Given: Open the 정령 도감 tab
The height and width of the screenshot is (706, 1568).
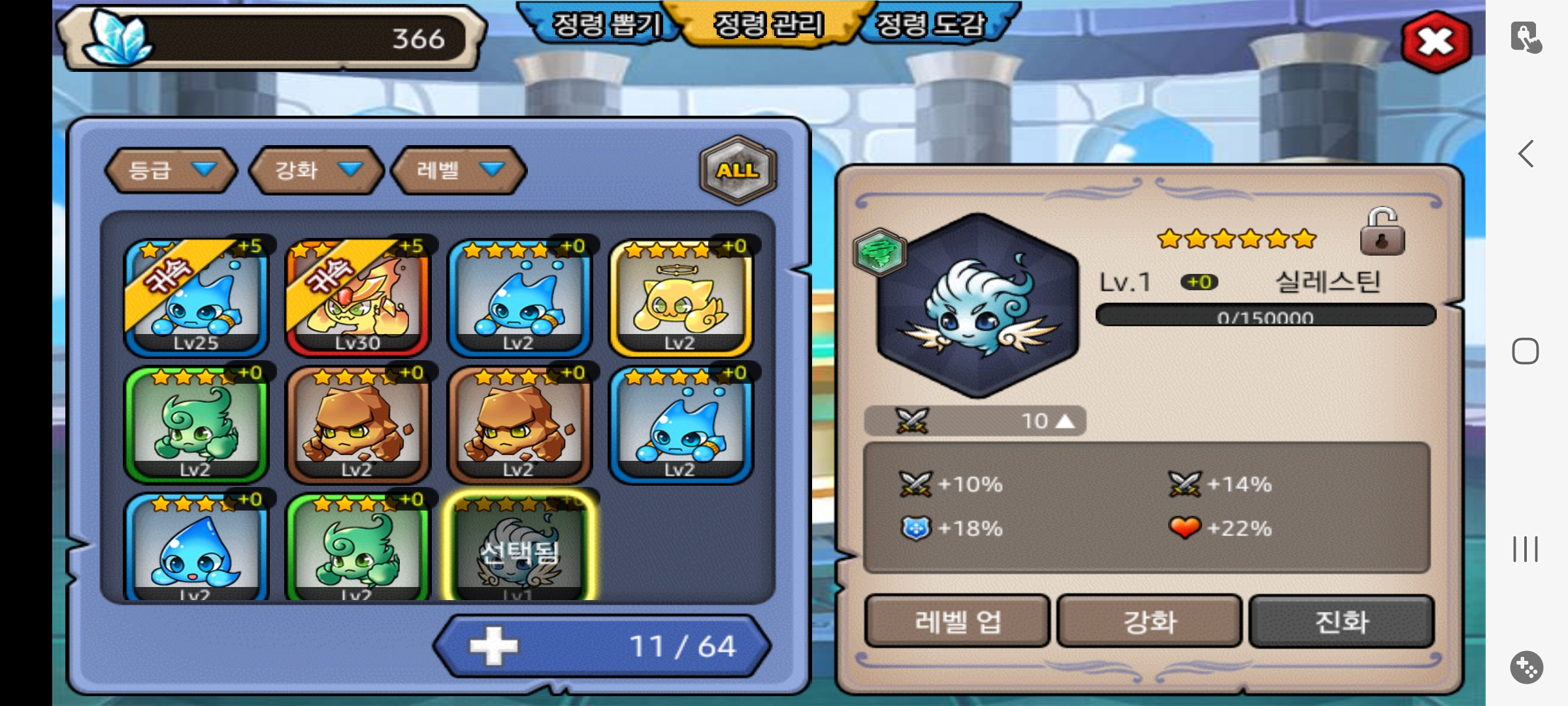Looking at the screenshot, I should (930, 25).
